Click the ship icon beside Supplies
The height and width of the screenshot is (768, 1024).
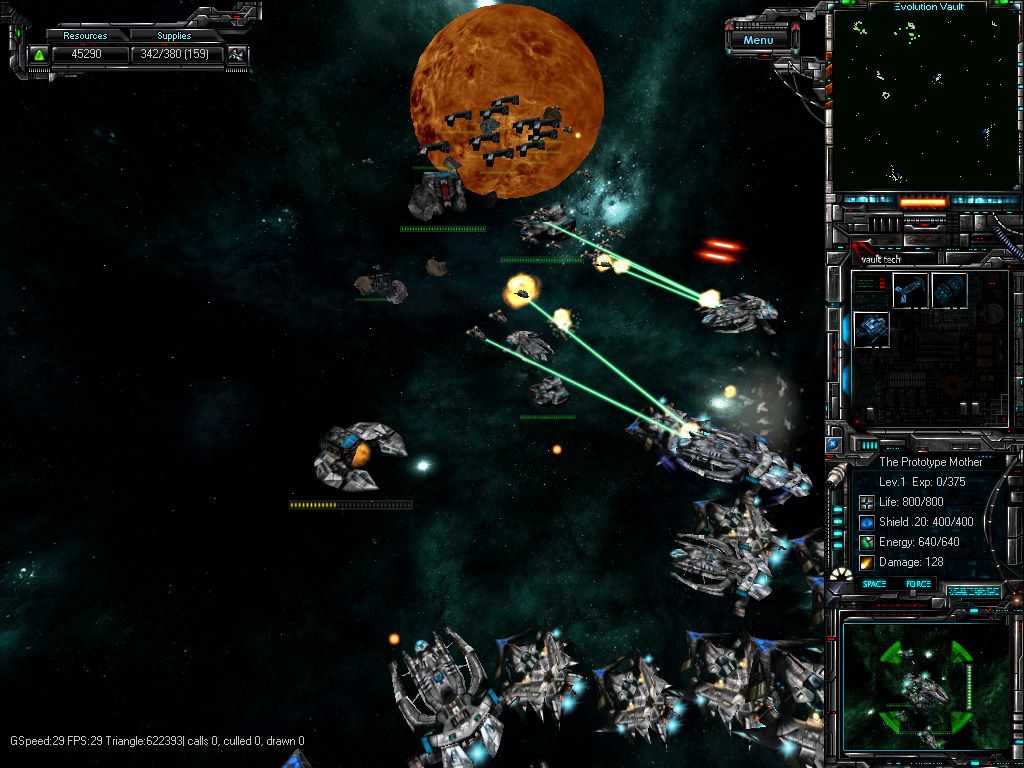click(237, 54)
